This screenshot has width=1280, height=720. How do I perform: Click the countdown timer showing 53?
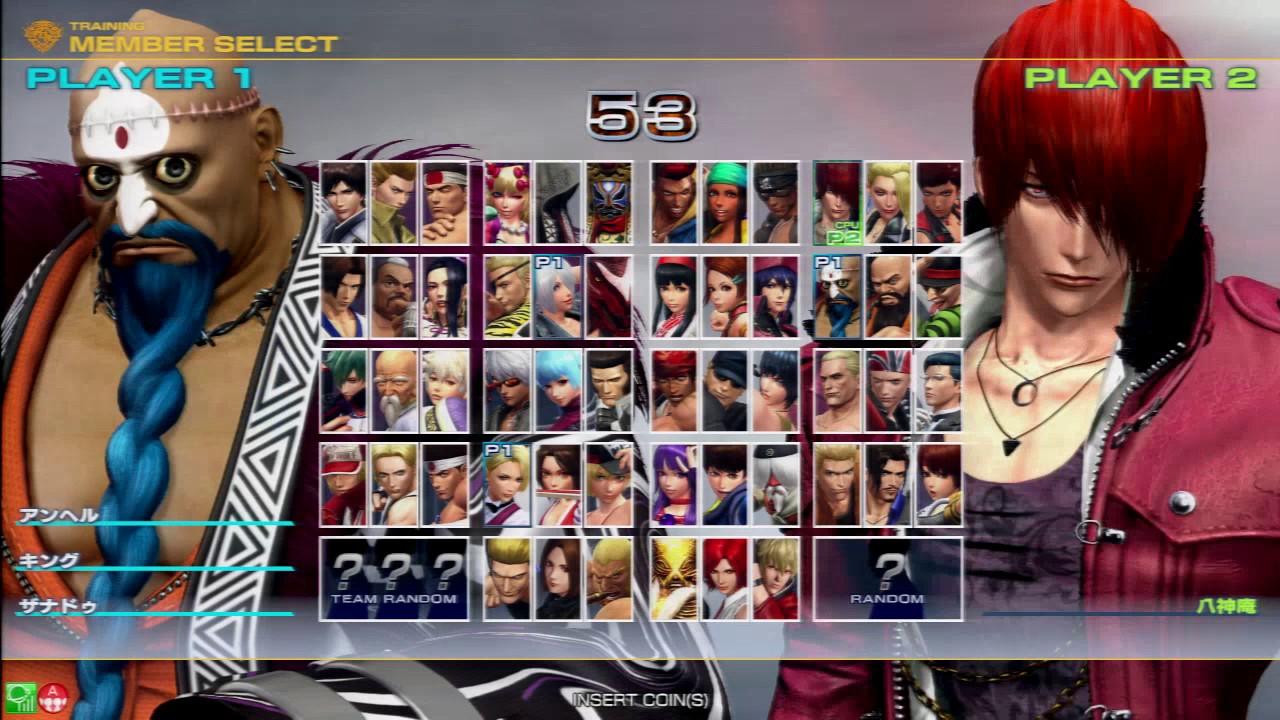pyautogui.click(x=640, y=120)
